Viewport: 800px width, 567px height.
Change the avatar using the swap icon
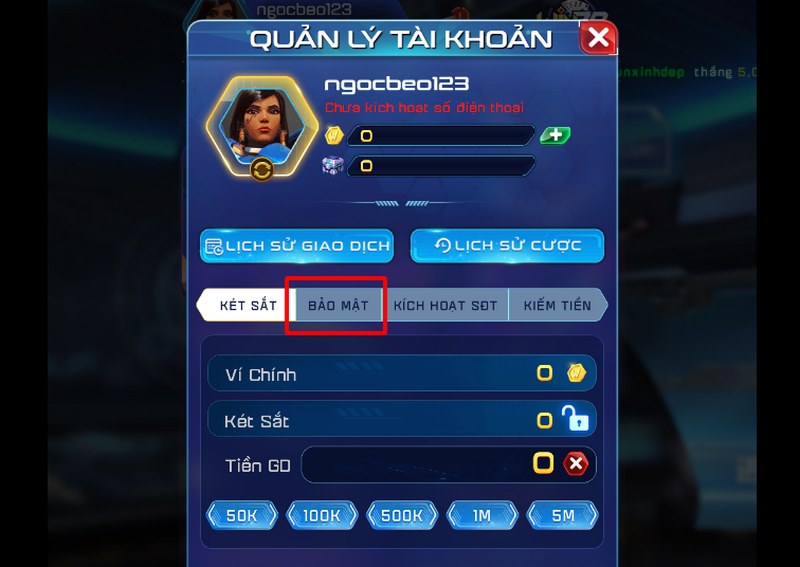pos(262,169)
